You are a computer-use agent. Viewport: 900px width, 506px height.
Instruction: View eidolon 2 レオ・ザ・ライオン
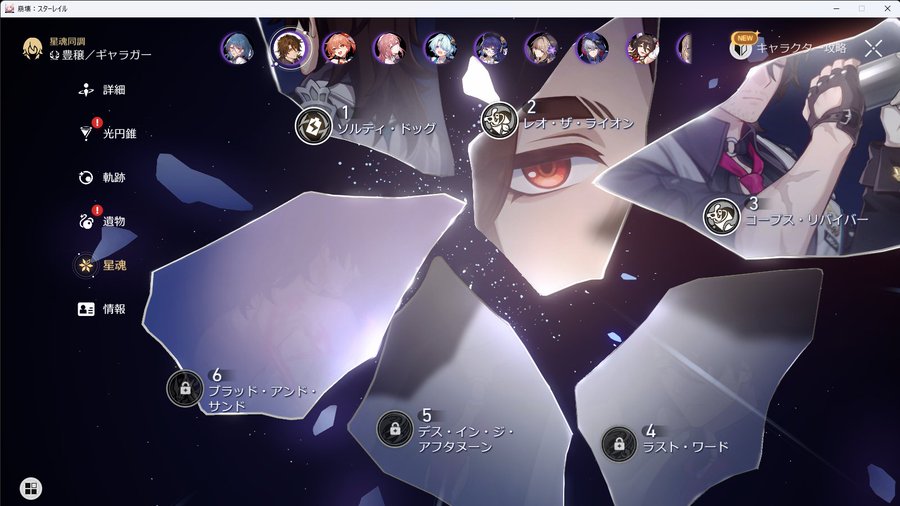point(497,120)
